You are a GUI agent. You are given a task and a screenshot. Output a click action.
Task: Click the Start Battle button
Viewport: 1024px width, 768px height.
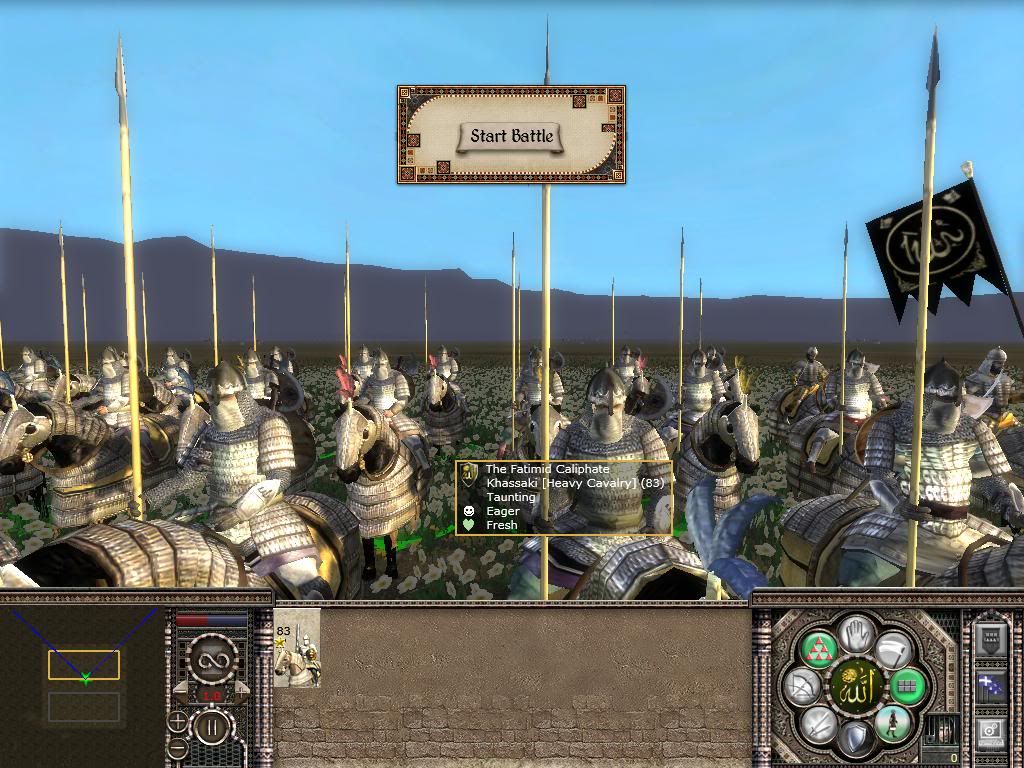pos(511,136)
